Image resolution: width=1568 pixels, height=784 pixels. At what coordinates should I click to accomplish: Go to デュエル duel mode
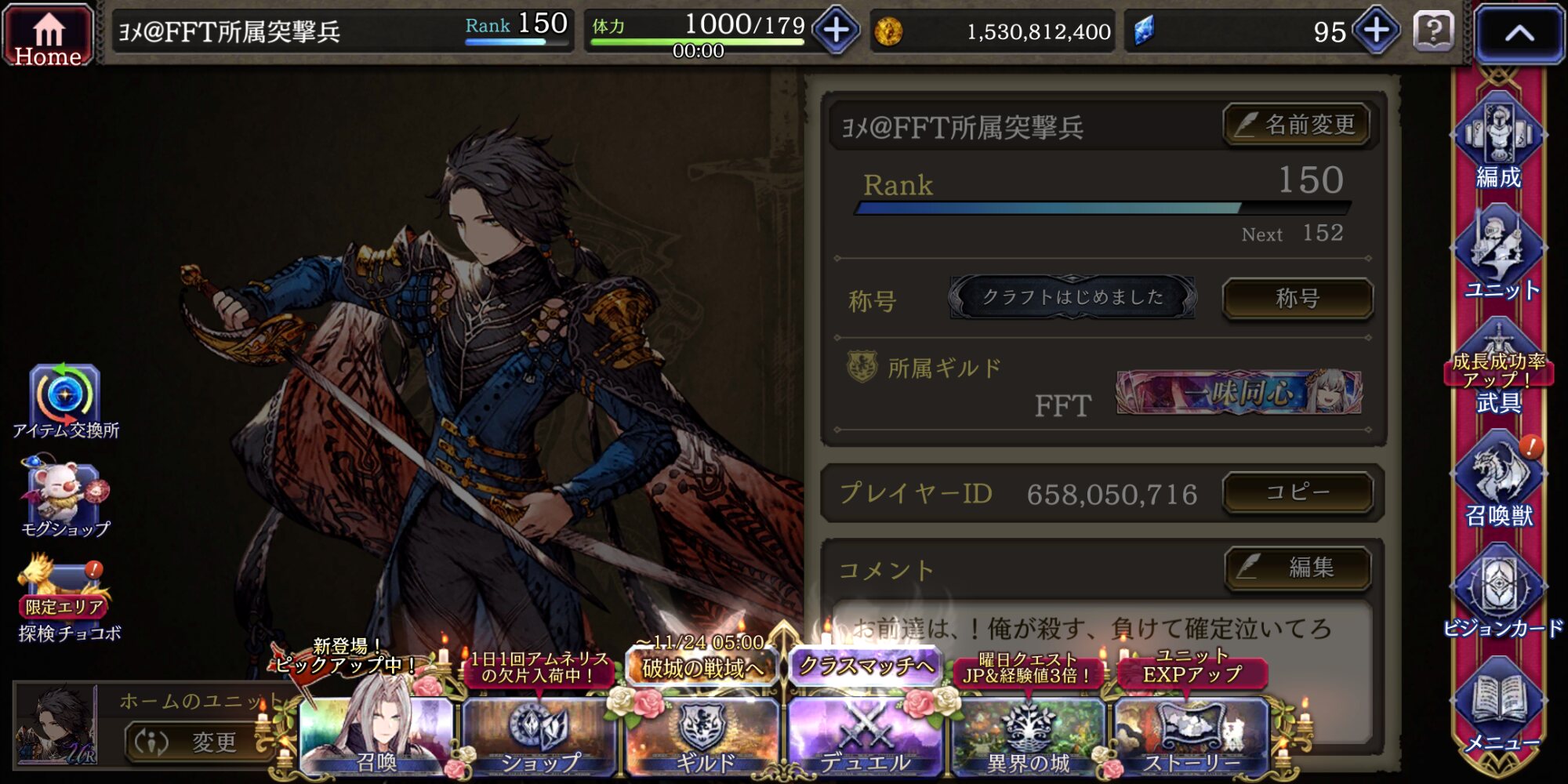pyautogui.click(x=866, y=733)
